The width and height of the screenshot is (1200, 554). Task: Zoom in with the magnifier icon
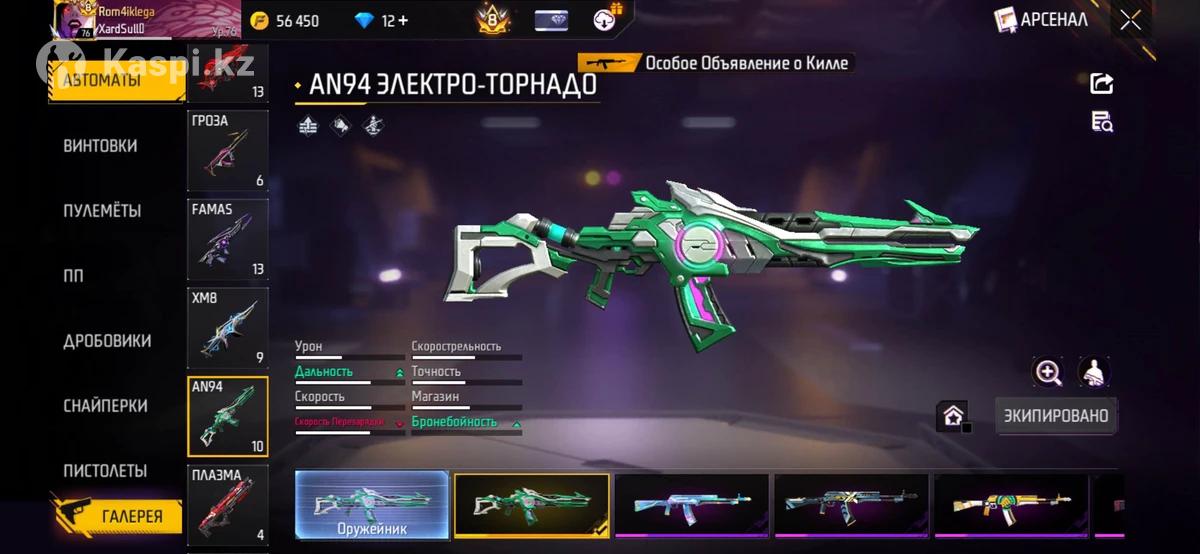(x=1048, y=373)
